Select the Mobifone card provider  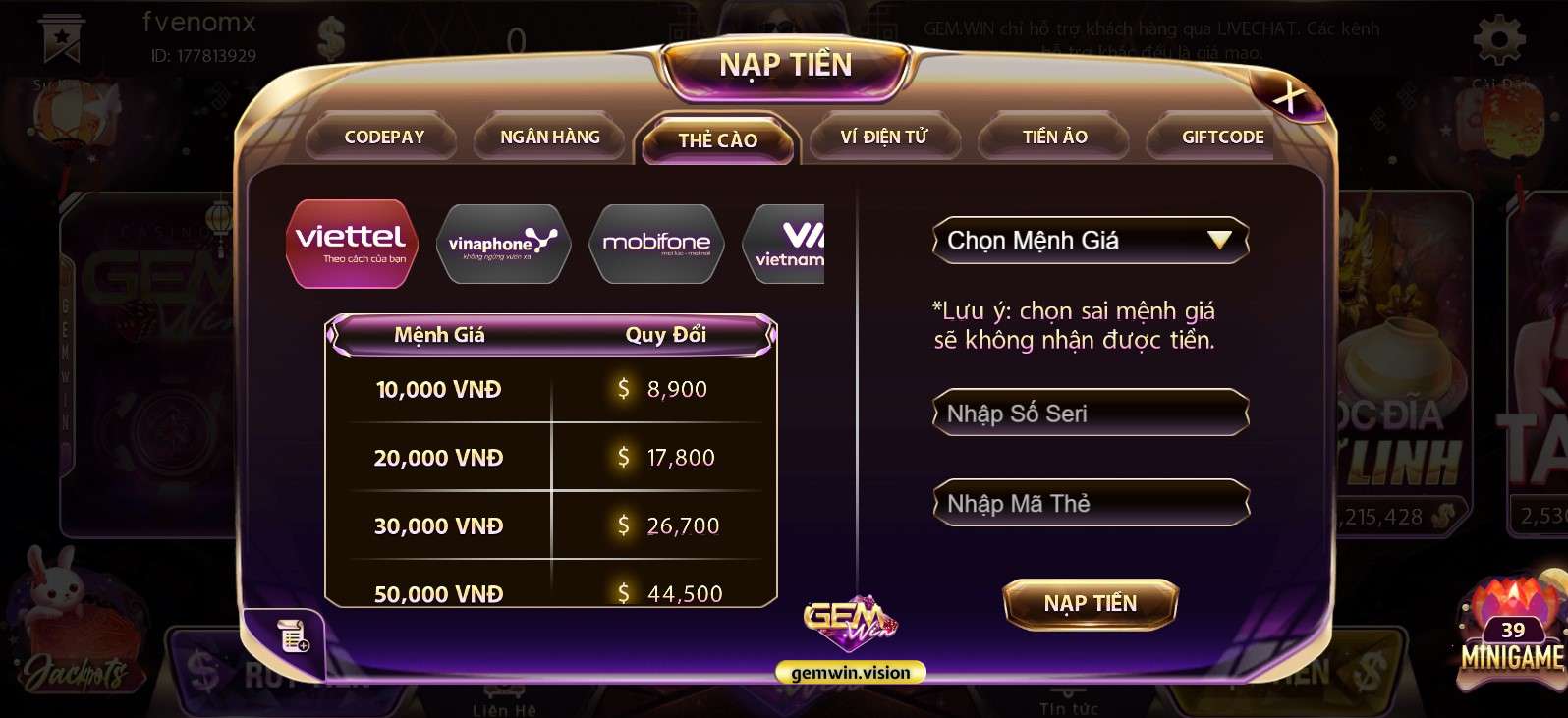tap(656, 243)
